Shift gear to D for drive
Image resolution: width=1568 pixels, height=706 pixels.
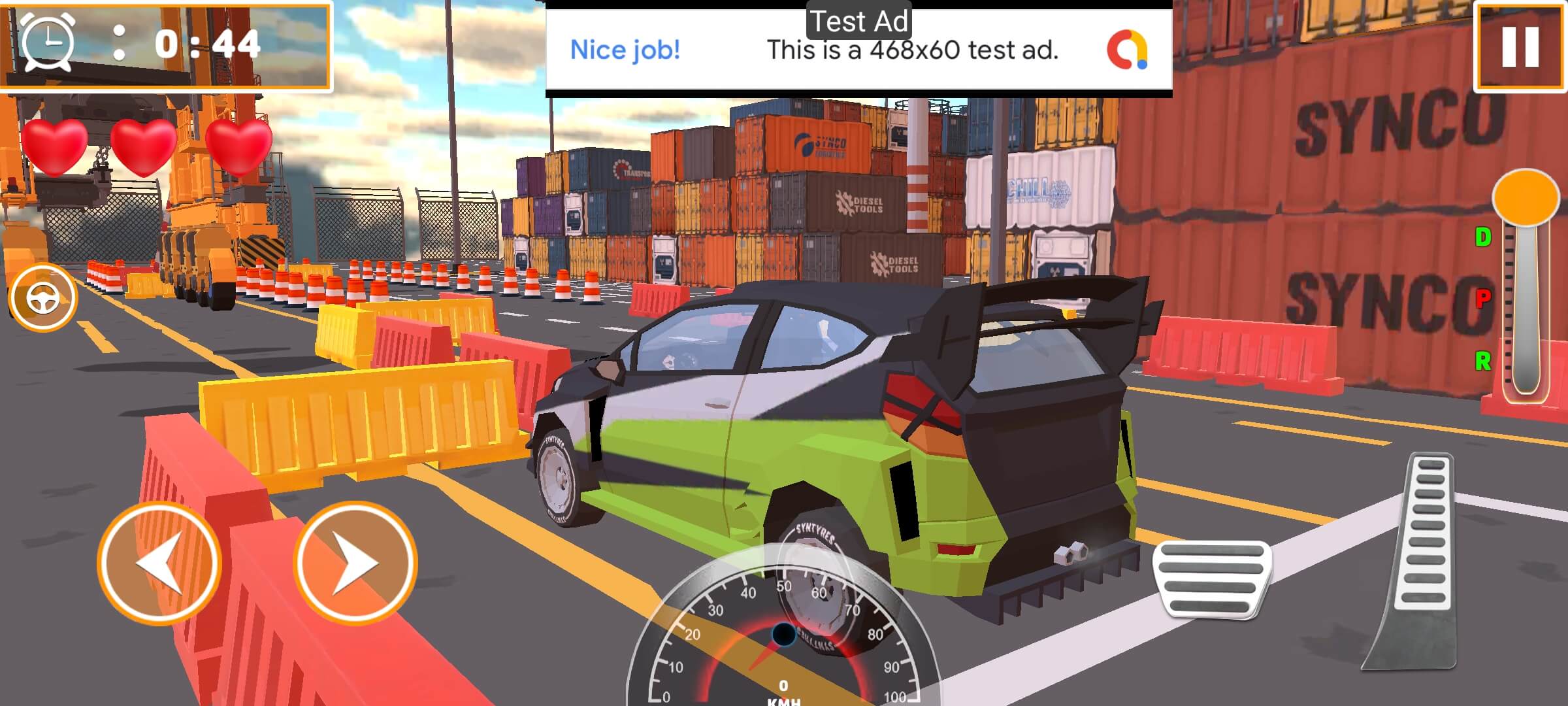click(1483, 237)
